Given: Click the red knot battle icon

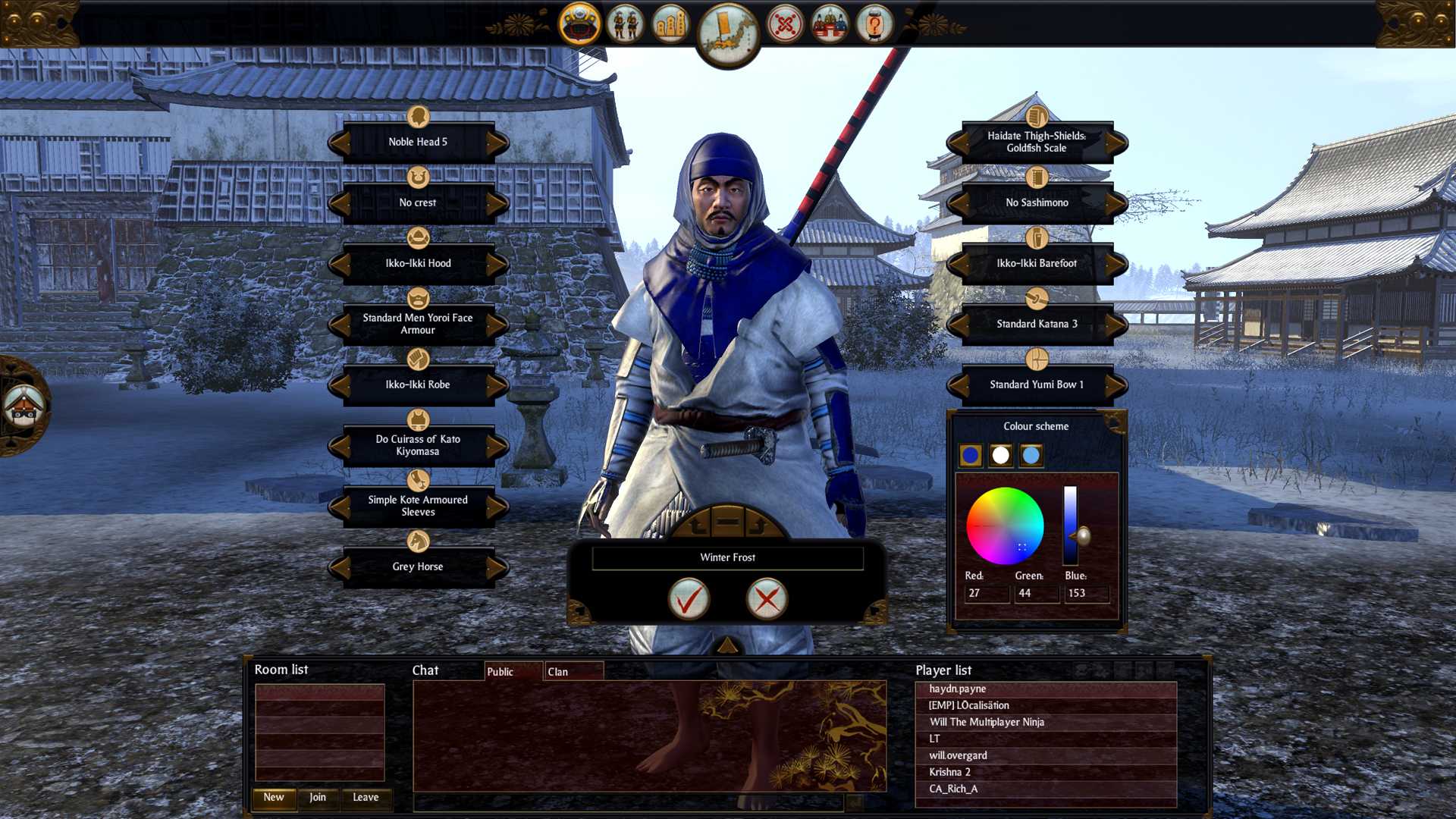Looking at the screenshot, I should 787,24.
